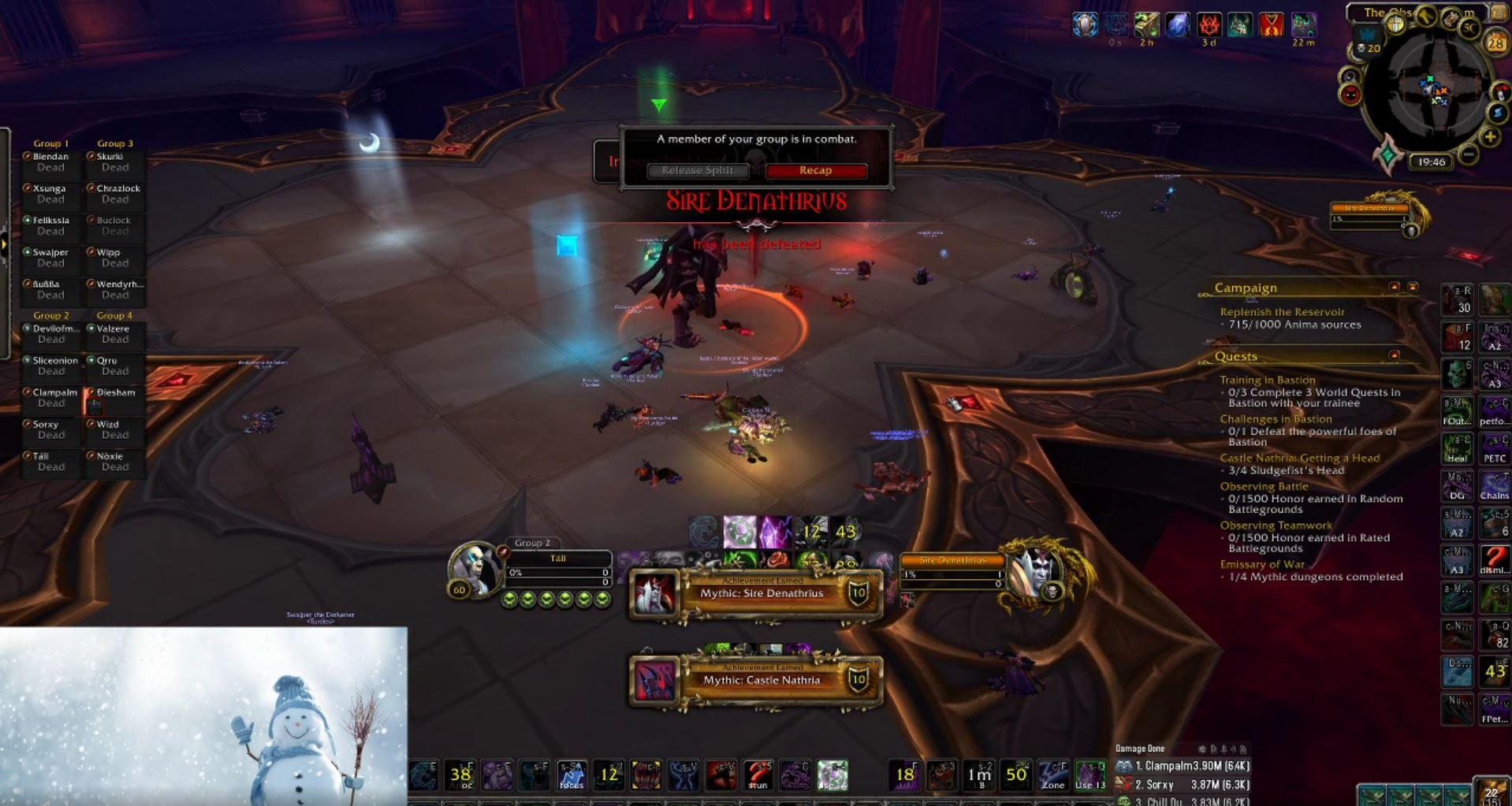
Task: Collapse the Campaign section header
Action: tap(1394, 287)
